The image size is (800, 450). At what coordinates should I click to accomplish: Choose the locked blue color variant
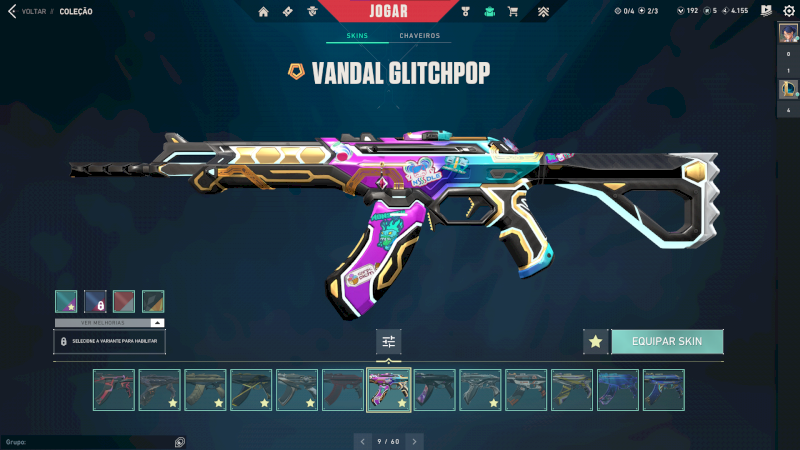[95, 302]
